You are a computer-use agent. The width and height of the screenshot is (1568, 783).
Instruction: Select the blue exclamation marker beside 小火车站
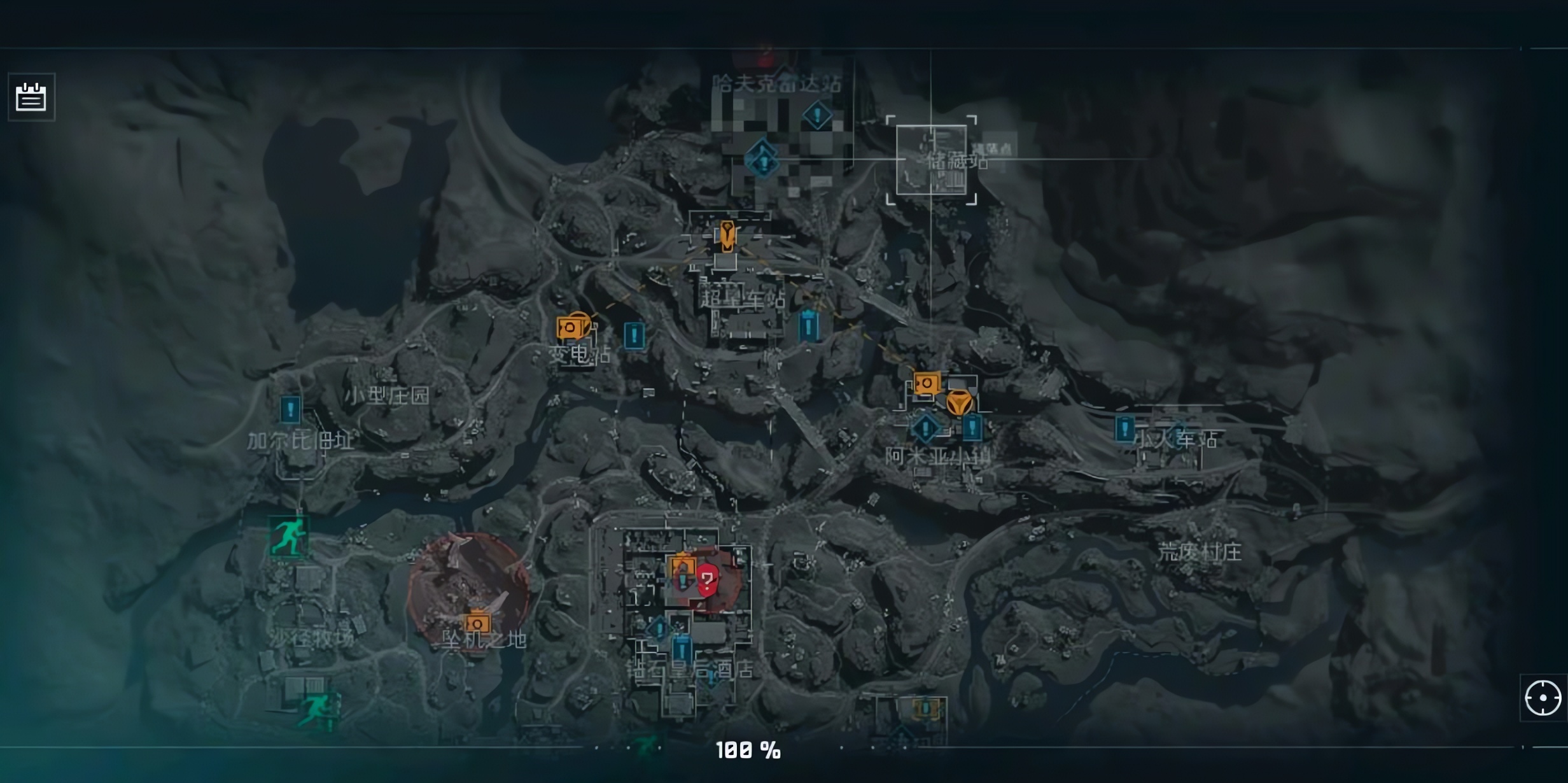click(x=1124, y=428)
